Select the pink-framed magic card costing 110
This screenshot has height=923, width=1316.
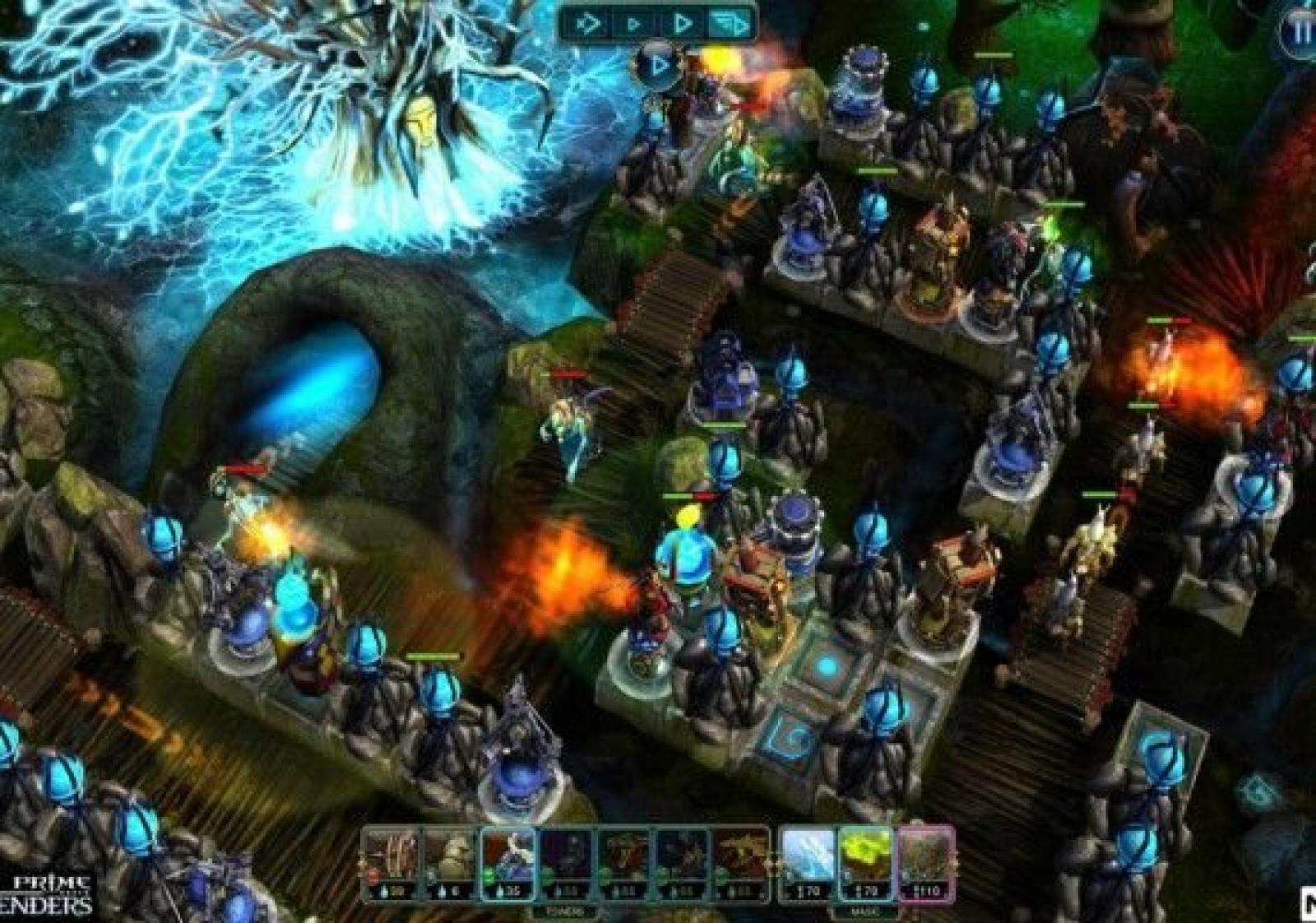coord(926,864)
